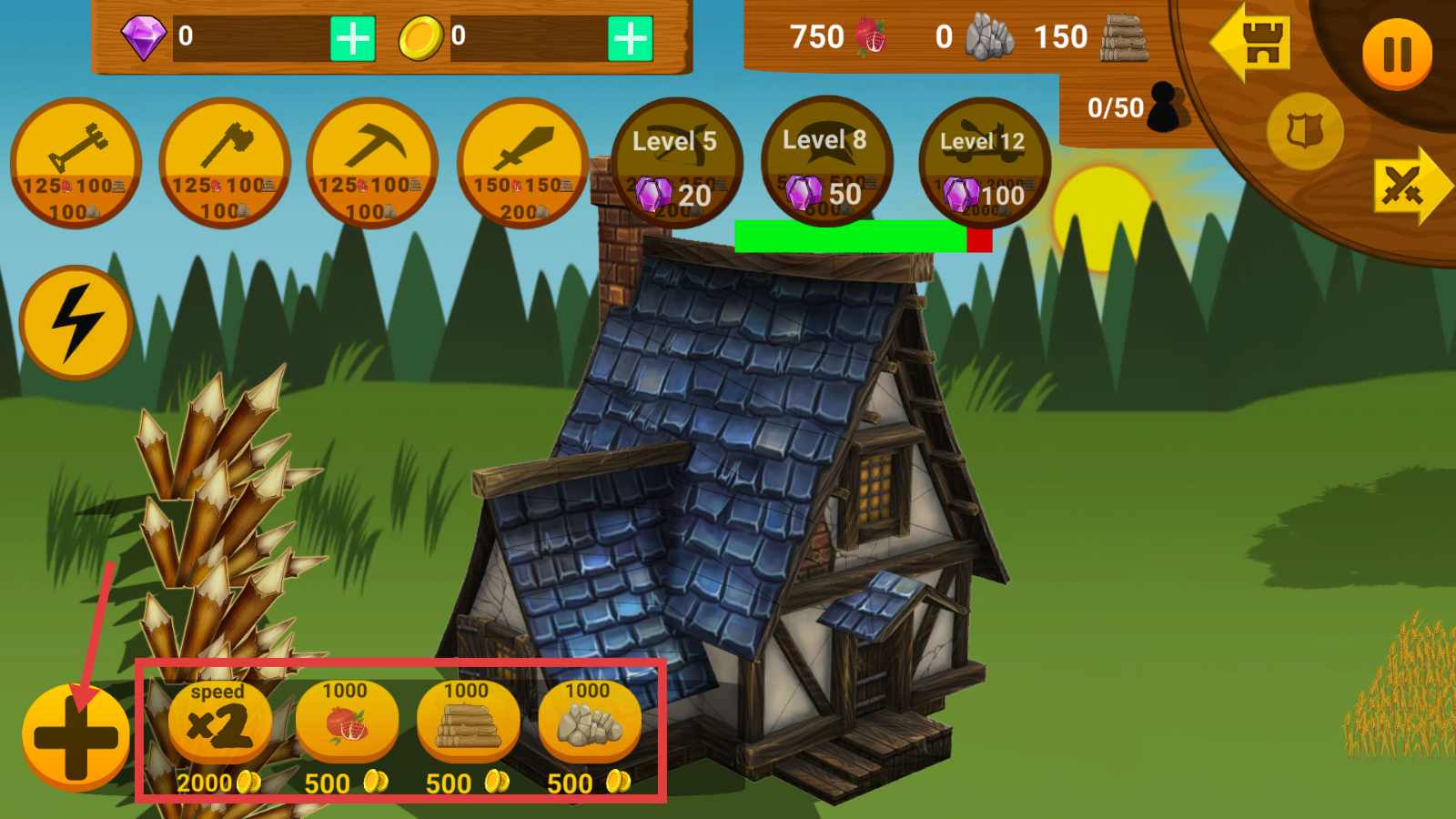1456x819 pixels.
Task: Tap the crossed swords arrow button
Action: tap(1410, 186)
